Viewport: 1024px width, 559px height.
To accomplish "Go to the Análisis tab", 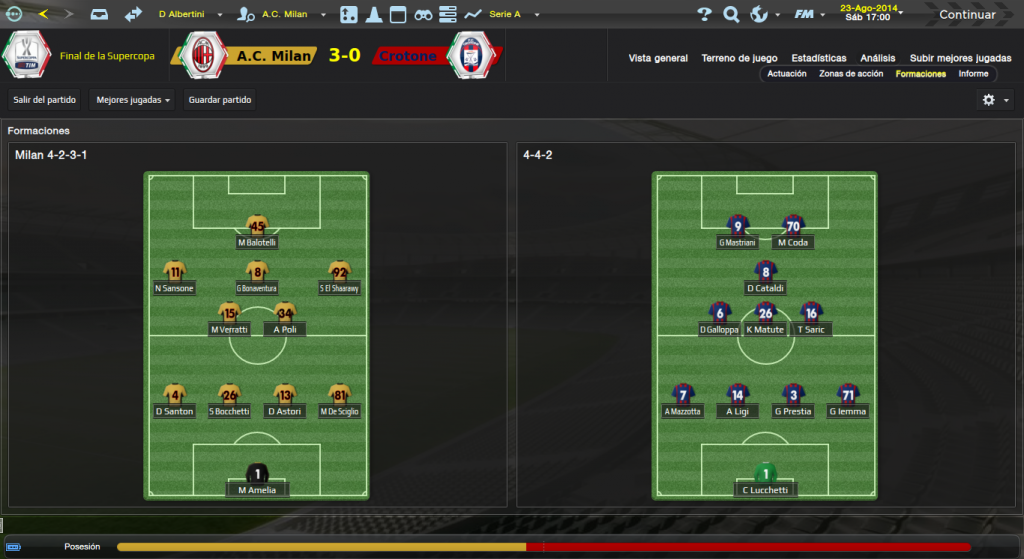I will coord(877,58).
